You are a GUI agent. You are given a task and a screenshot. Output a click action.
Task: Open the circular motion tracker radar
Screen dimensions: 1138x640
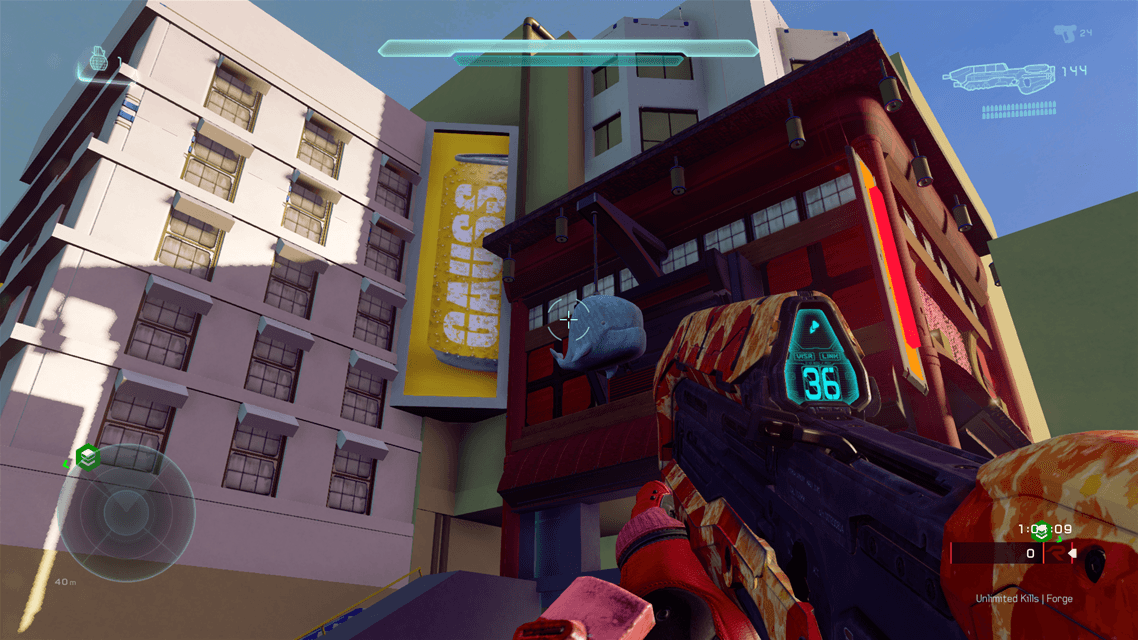[x=126, y=511]
